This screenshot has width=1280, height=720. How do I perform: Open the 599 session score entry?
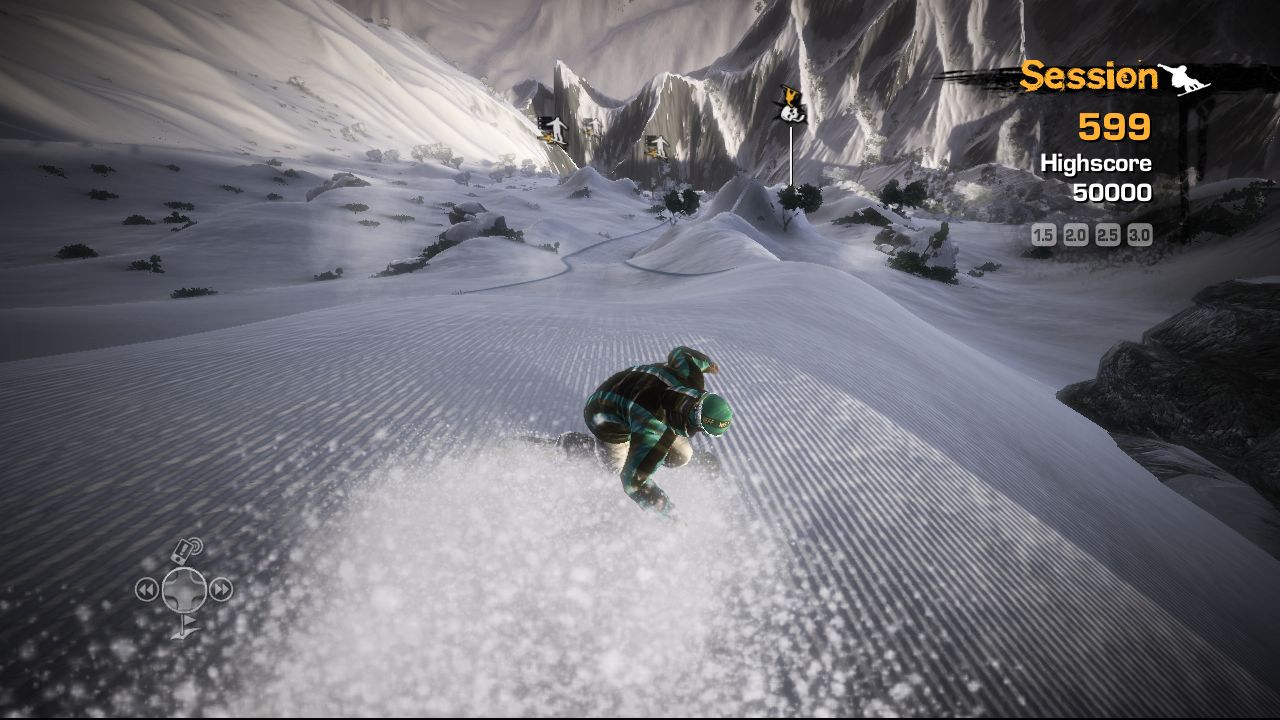point(1113,126)
